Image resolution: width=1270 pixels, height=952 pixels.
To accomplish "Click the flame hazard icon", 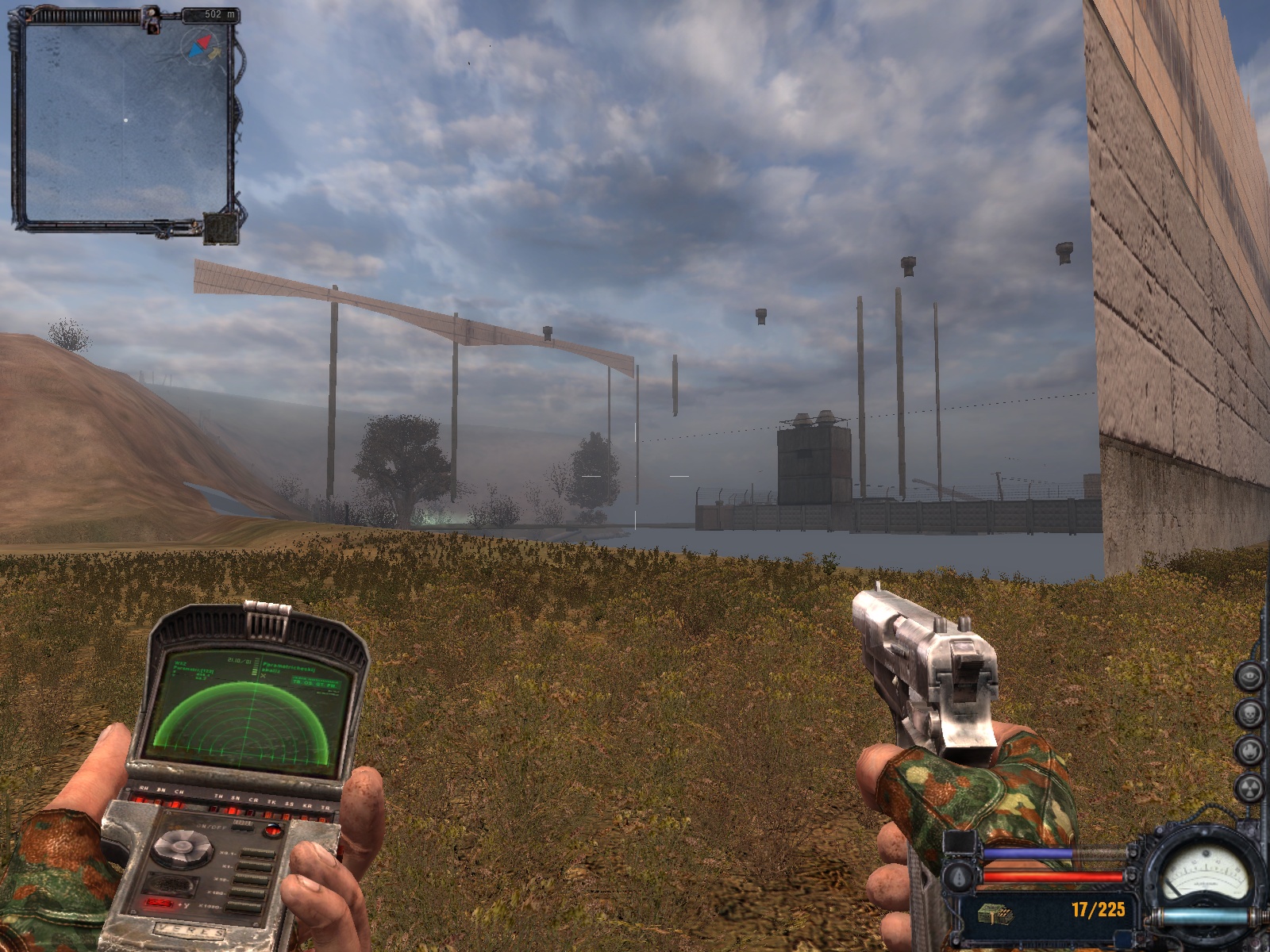I will (x=1249, y=749).
